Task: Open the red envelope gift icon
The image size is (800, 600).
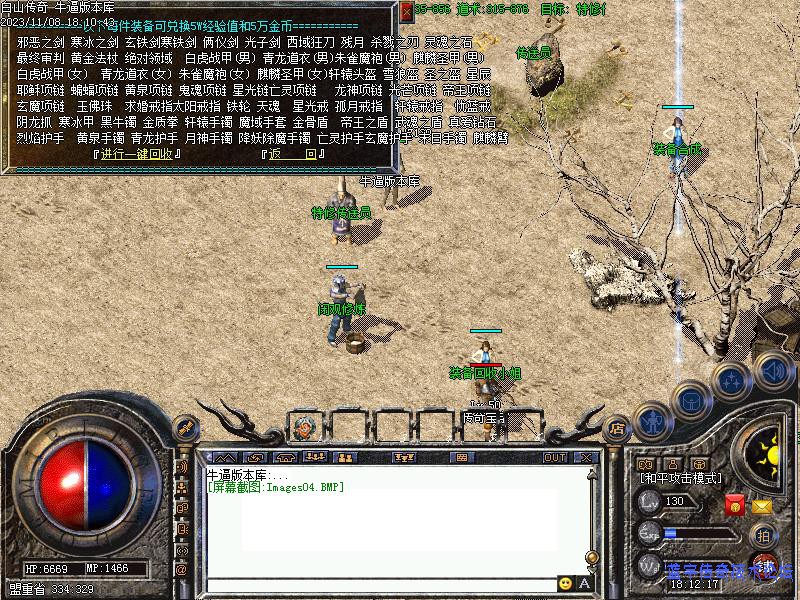Action: [735, 505]
